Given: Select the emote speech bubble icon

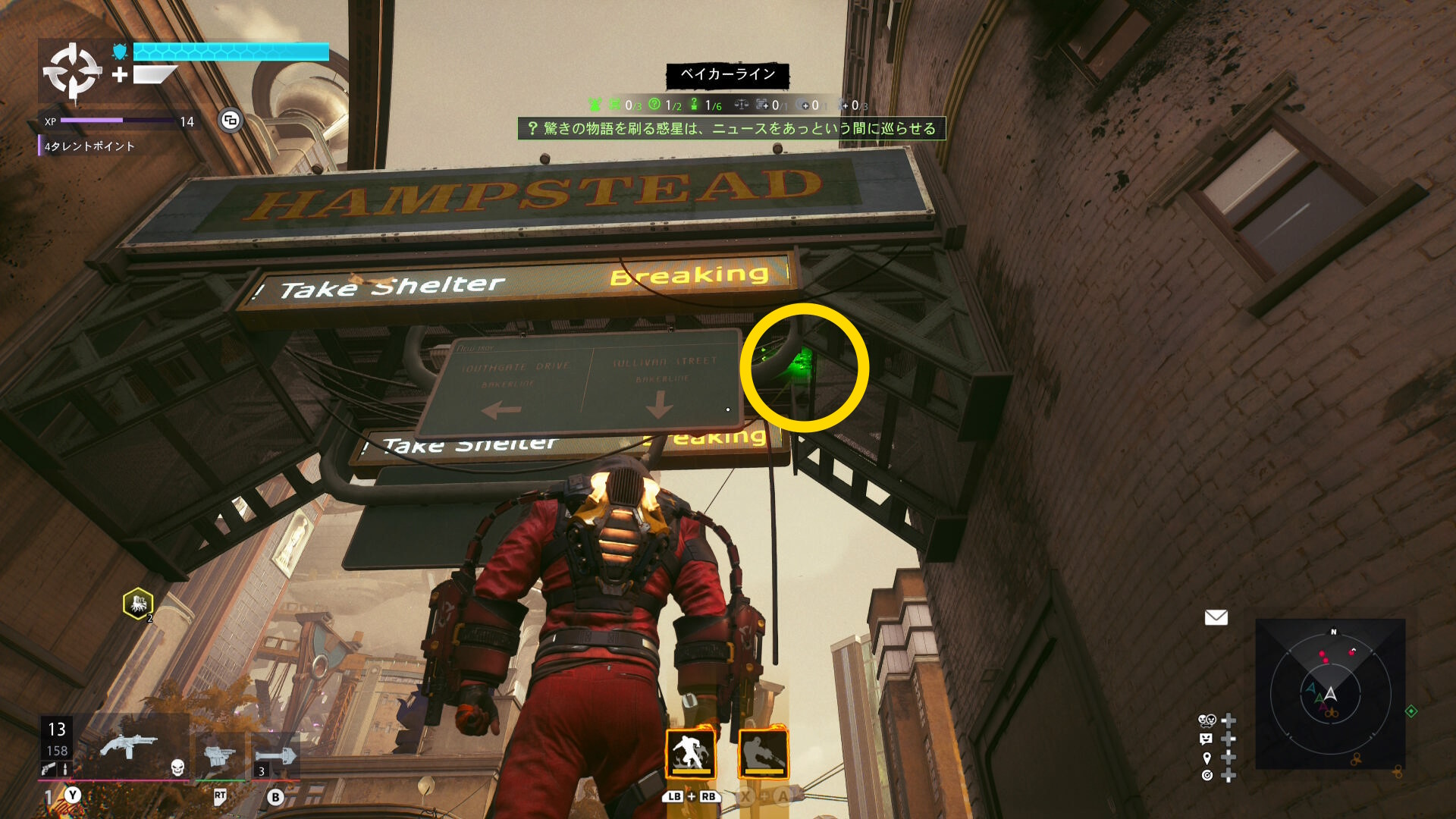Looking at the screenshot, I should click(1207, 739).
